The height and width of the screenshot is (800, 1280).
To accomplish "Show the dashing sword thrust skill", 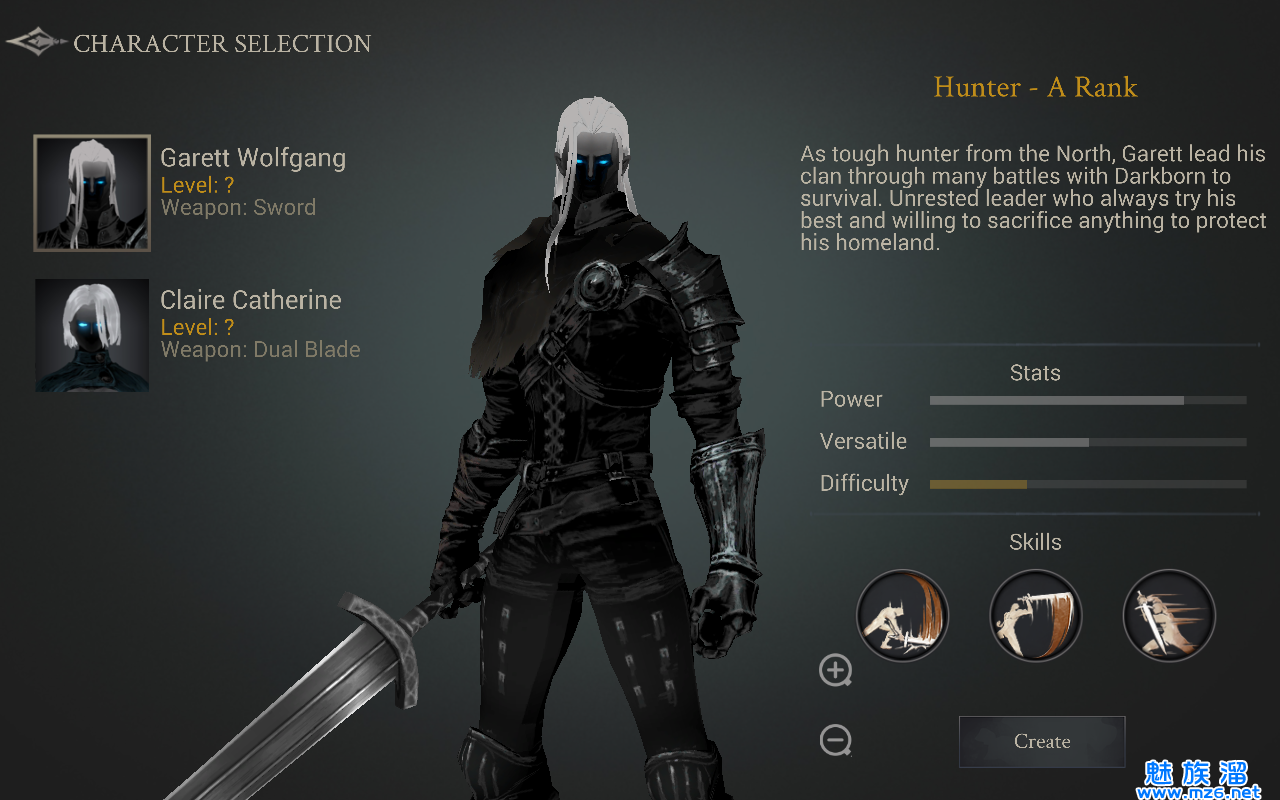I will [1169, 615].
